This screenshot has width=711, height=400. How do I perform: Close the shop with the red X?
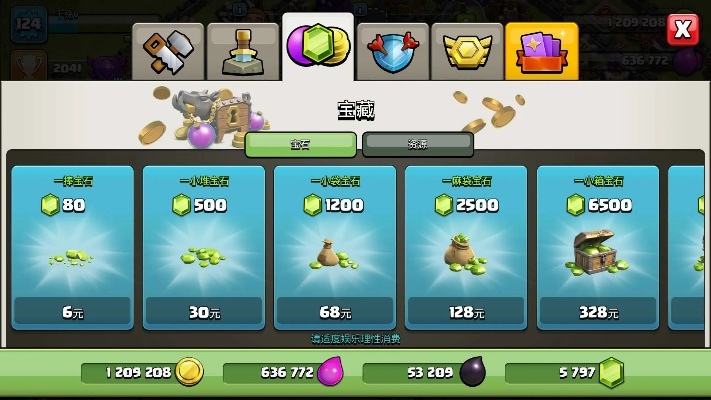click(x=683, y=29)
